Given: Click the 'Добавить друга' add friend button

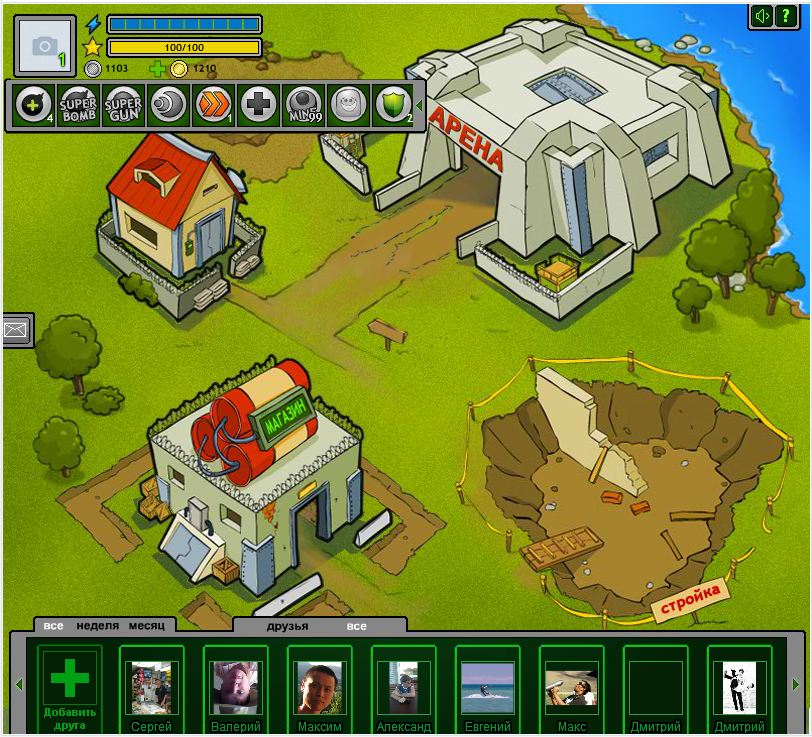Looking at the screenshot, I should click(x=70, y=689).
